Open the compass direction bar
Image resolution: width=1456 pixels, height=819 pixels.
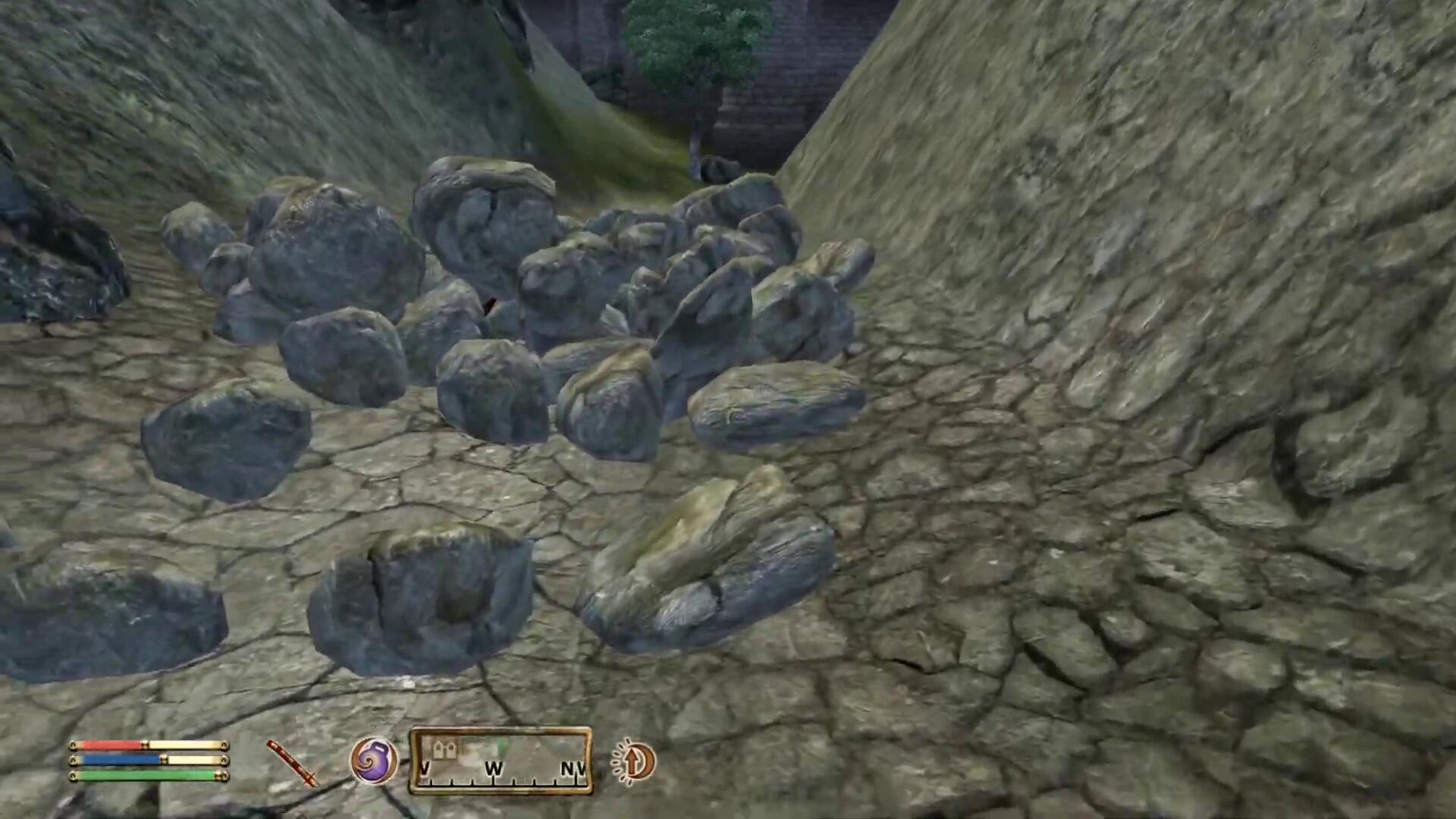(500, 762)
